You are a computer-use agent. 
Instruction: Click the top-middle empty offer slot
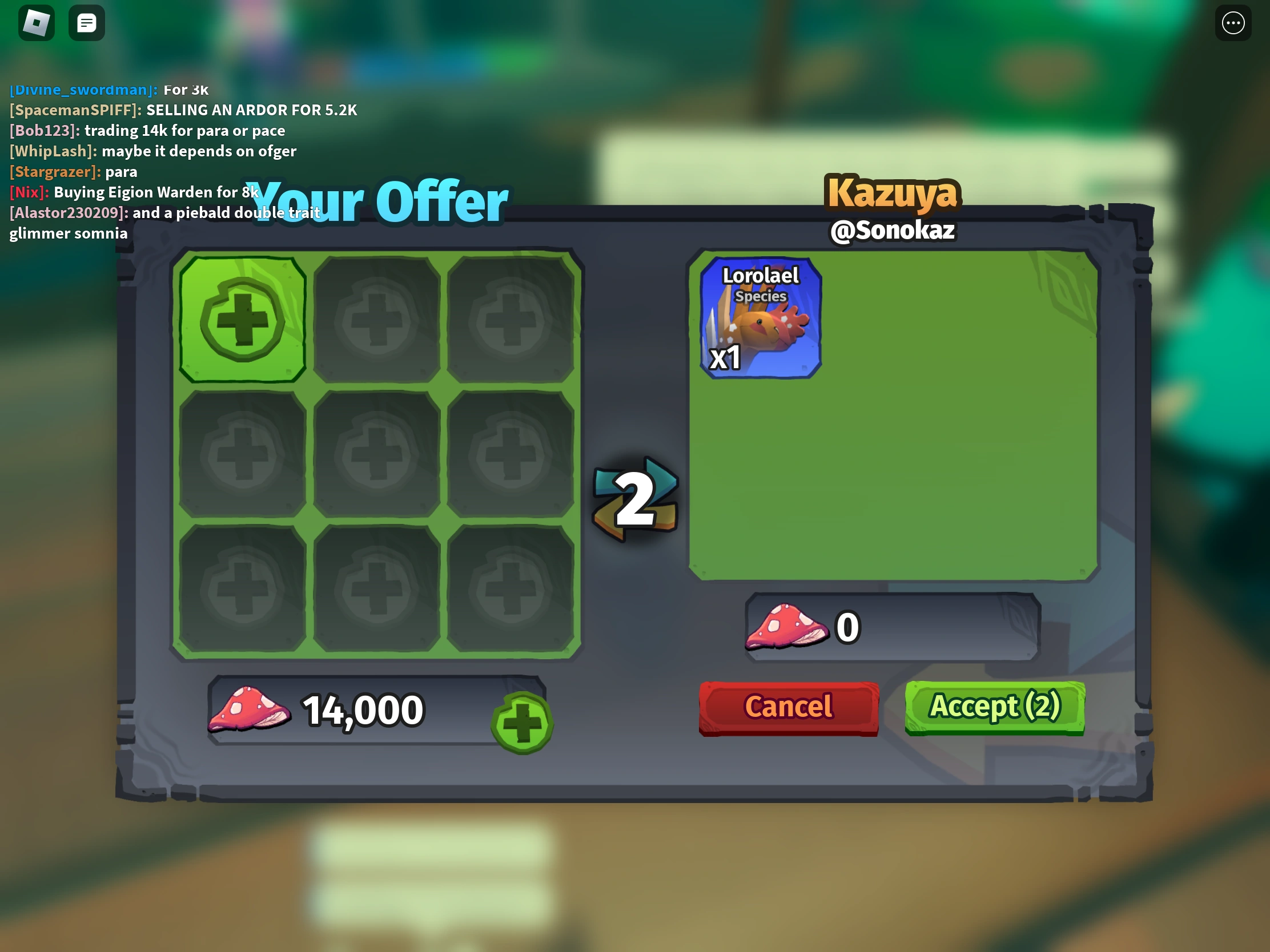click(x=377, y=317)
